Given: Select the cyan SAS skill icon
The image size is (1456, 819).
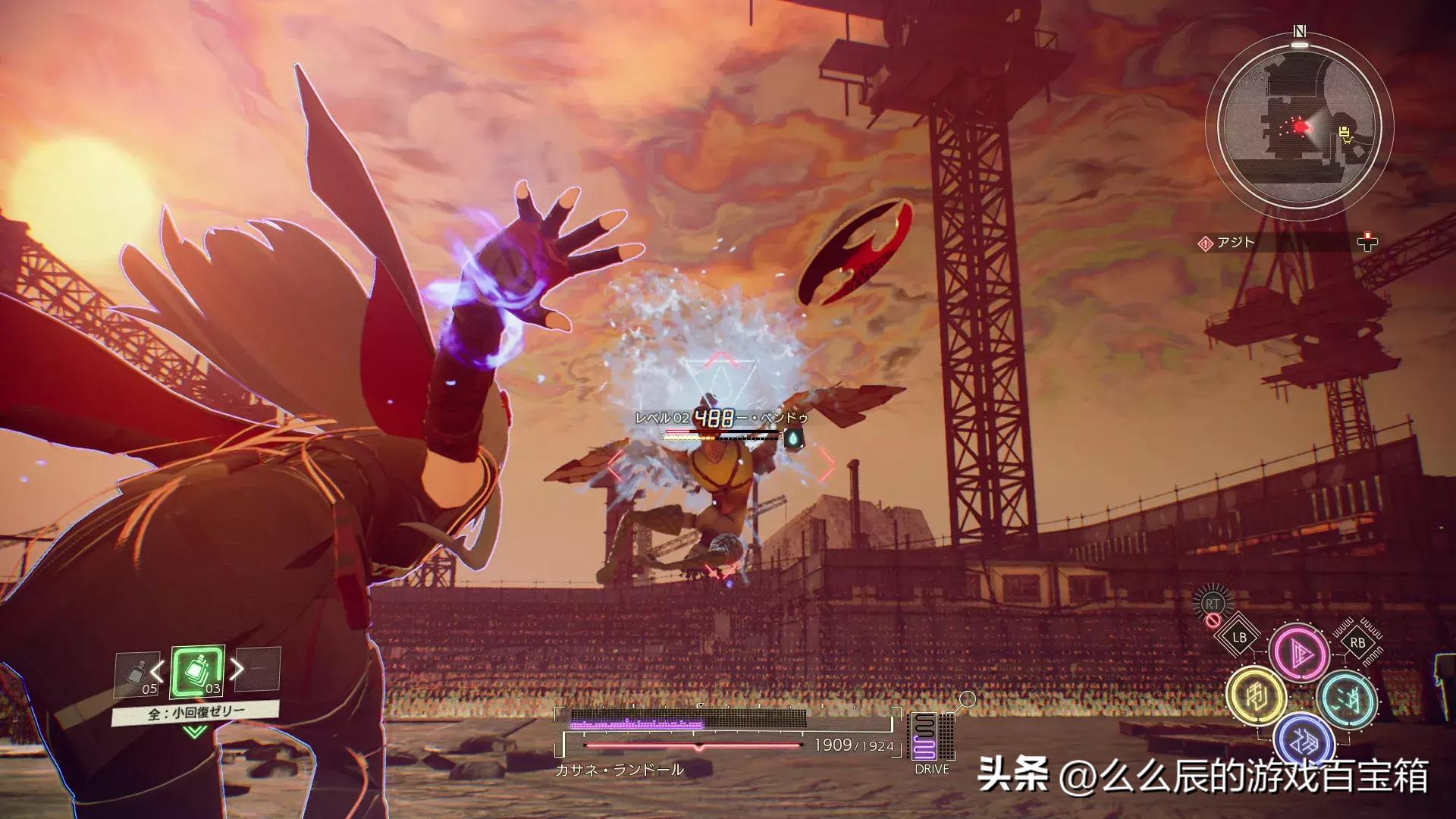Looking at the screenshot, I should 1348,699.
